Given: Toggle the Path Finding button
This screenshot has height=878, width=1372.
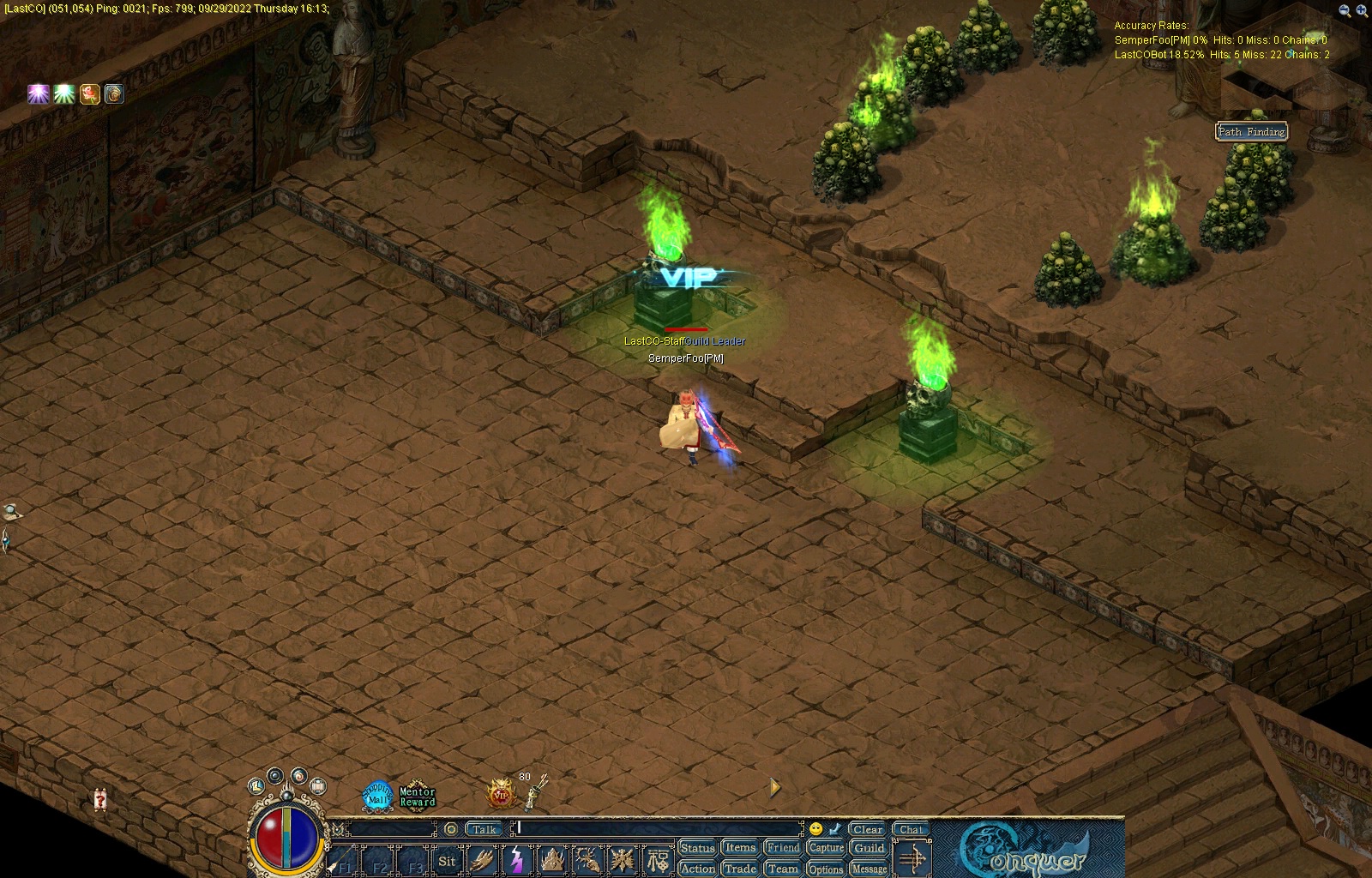Looking at the screenshot, I should [x=1252, y=131].
